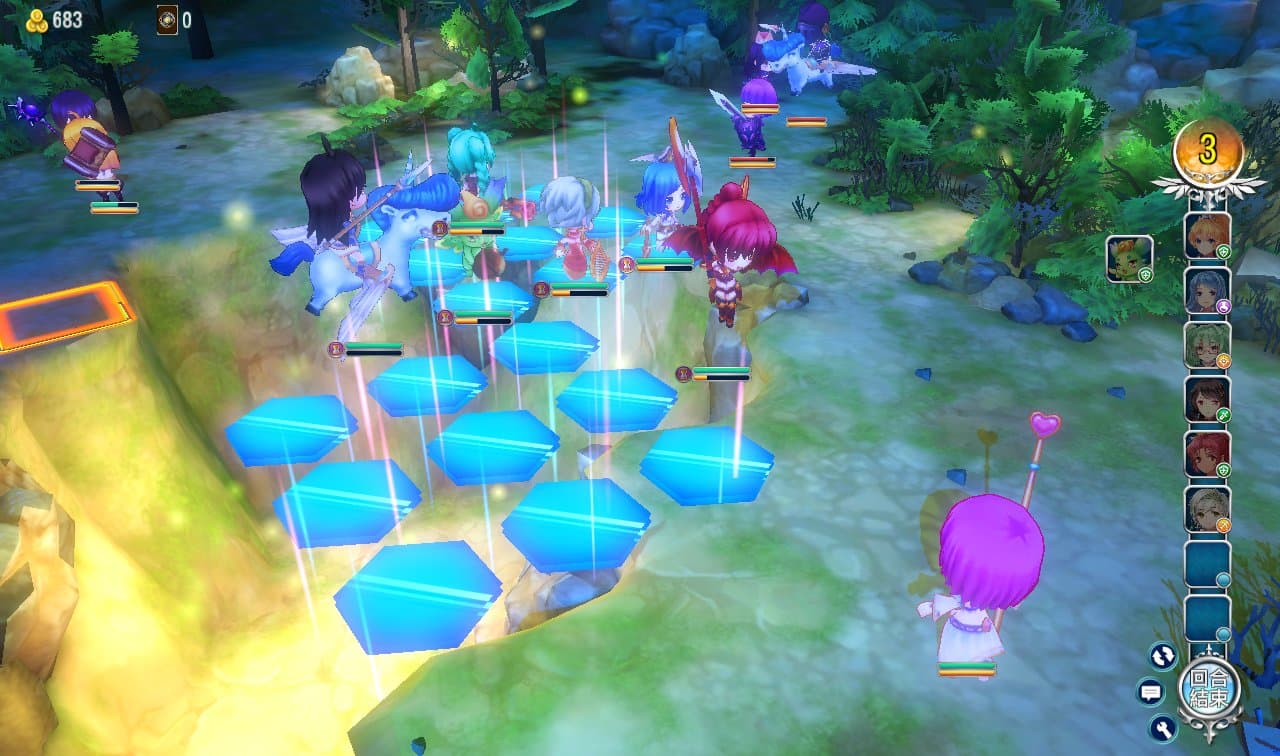Viewport: 1280px width, 756px height.
Task: Open the chat speech bubble button
Action: click(1150, 691)
